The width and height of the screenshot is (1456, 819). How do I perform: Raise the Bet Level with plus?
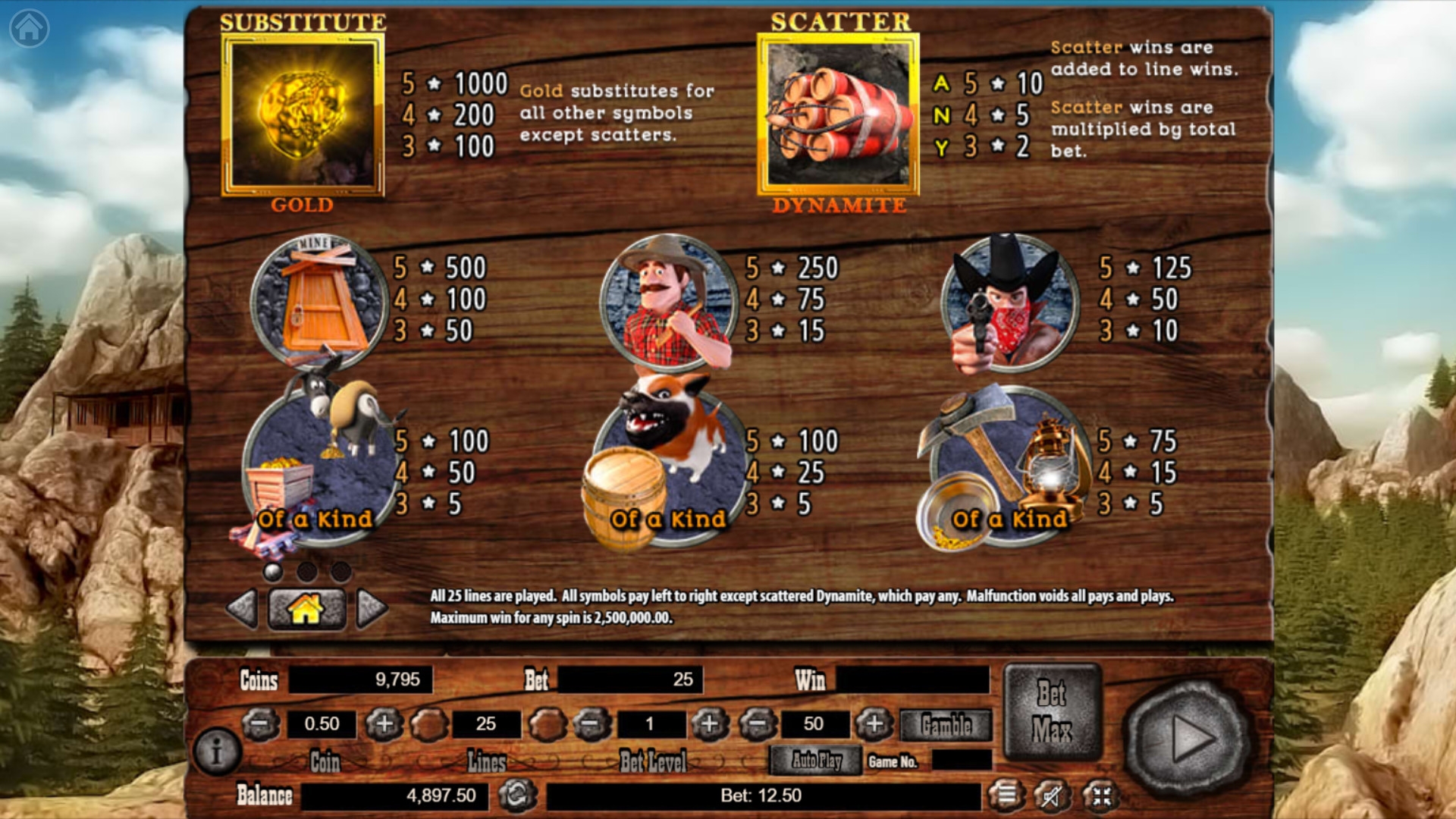(x=709, y=724)
